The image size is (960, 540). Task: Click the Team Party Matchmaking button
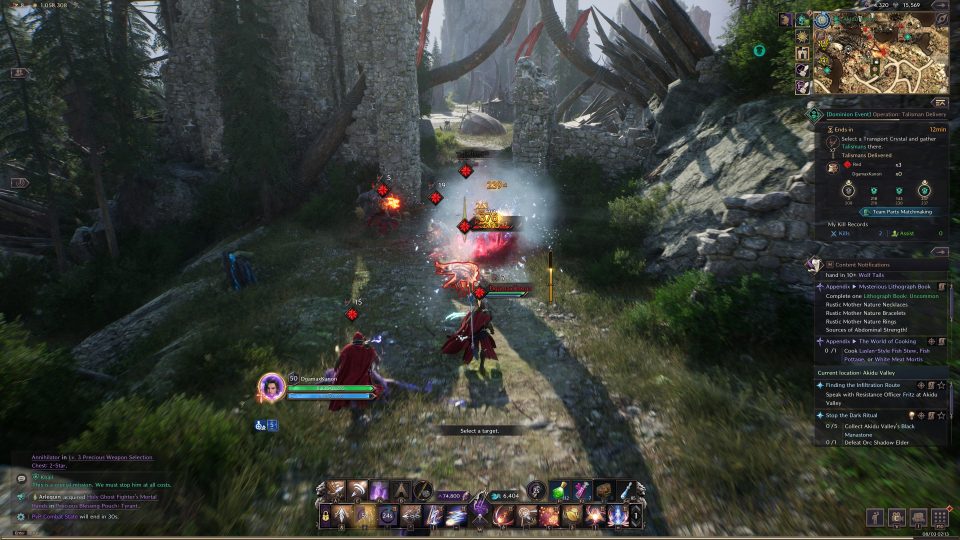point(895,212)
